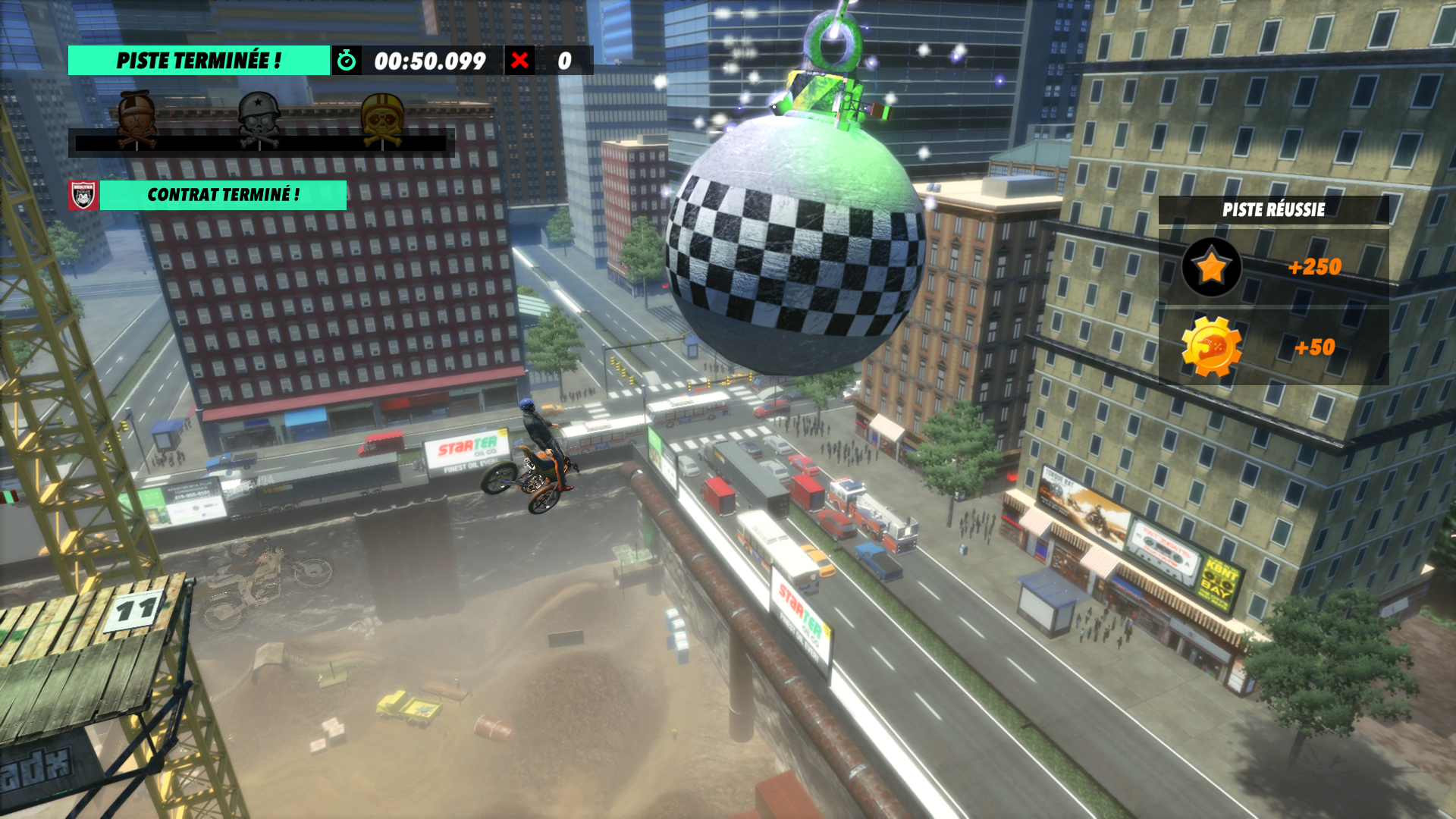Image resolution: width=1456 pixels, height=819 pixels.
Task: Select the Piste Réussie panel header
Action: pyautogui.click(x=1273, y=210)
